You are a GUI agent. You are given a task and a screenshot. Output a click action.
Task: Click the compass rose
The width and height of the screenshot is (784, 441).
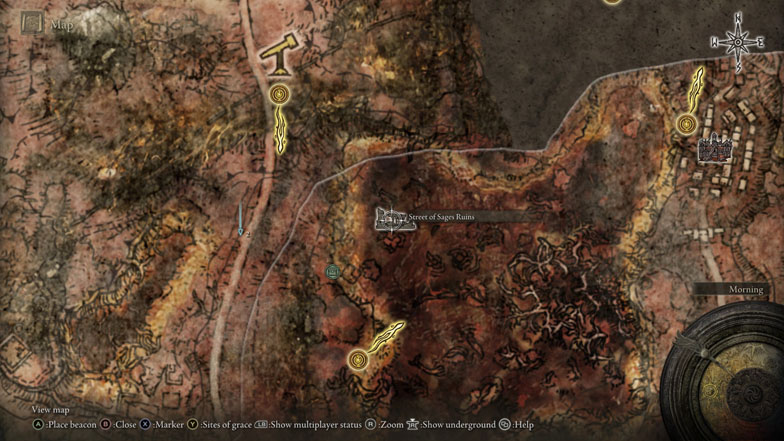pos(738,42)
